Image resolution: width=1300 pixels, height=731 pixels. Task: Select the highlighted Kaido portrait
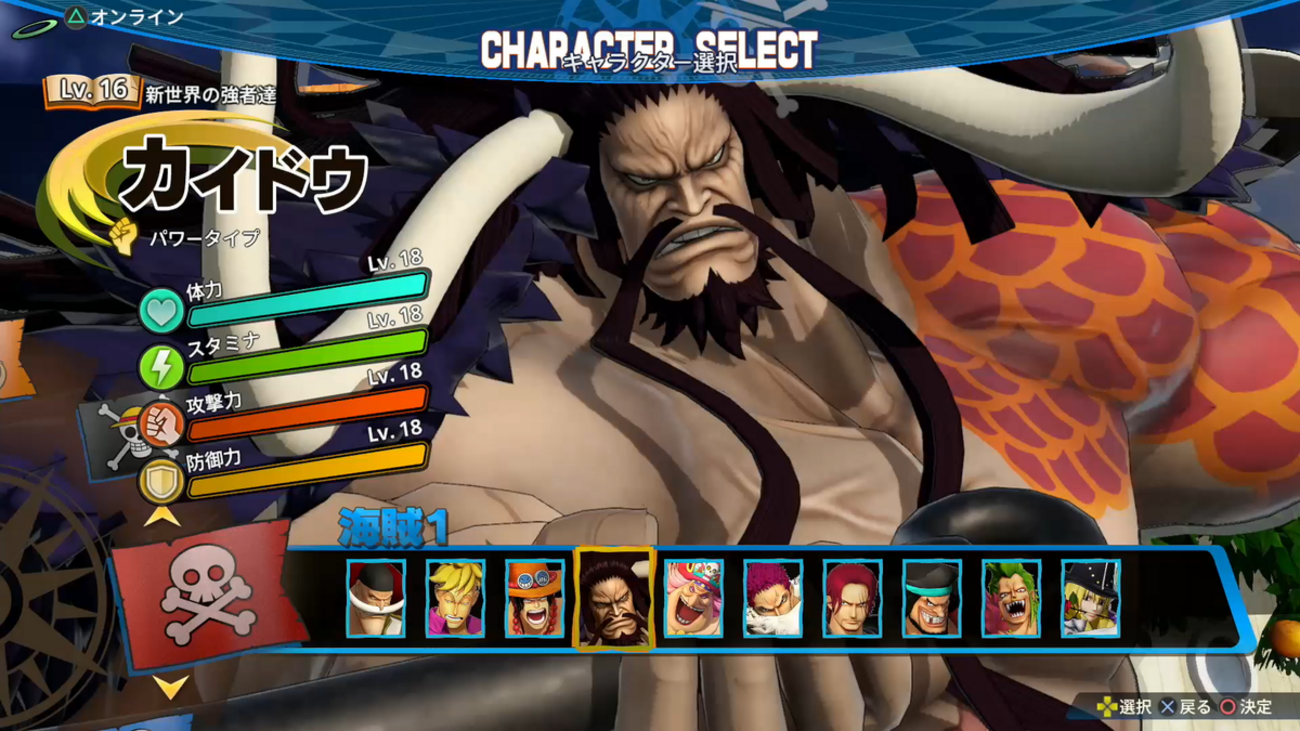(x=614, y=598)
